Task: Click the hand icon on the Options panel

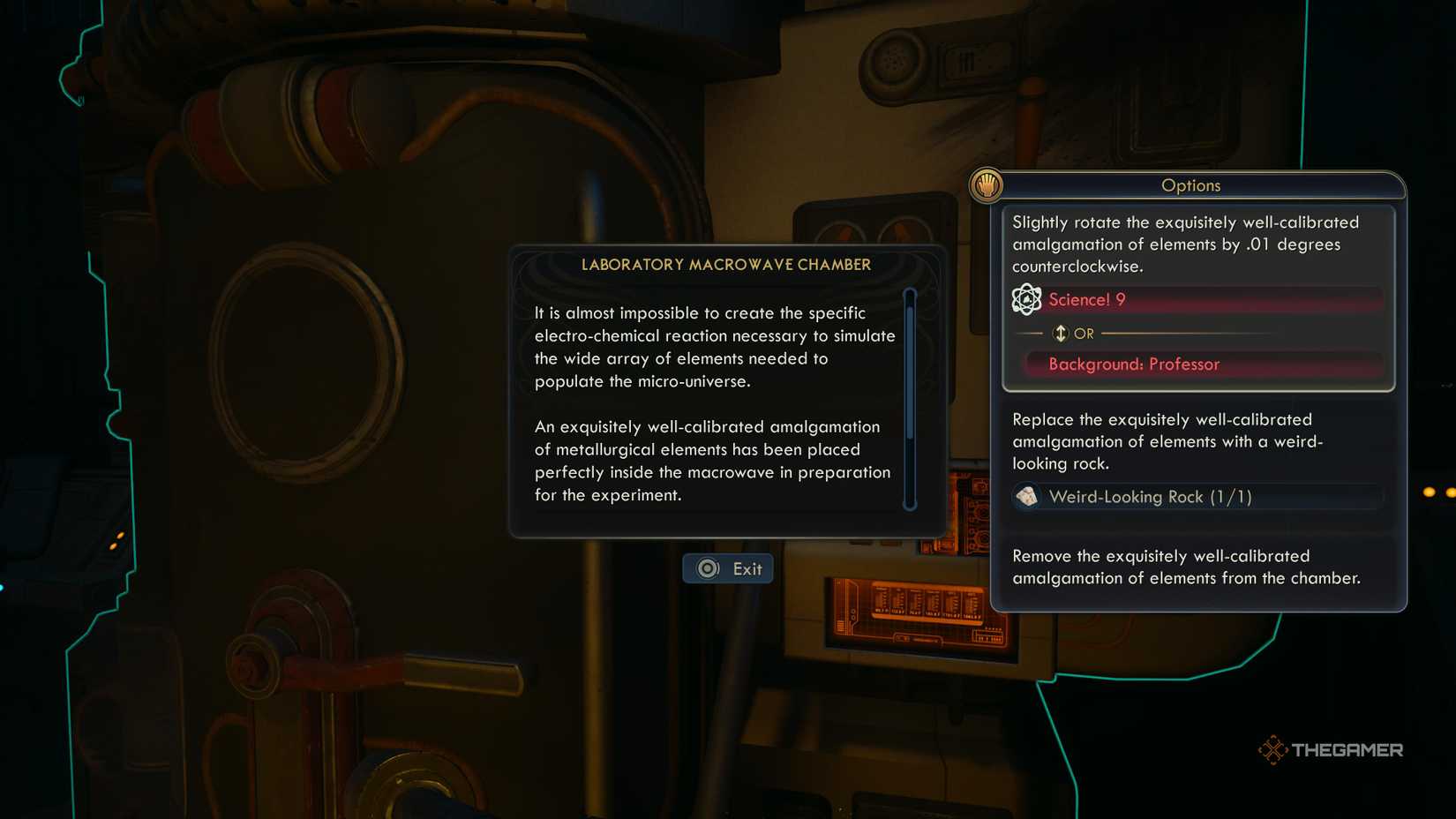Action: (x=988, y=186)
